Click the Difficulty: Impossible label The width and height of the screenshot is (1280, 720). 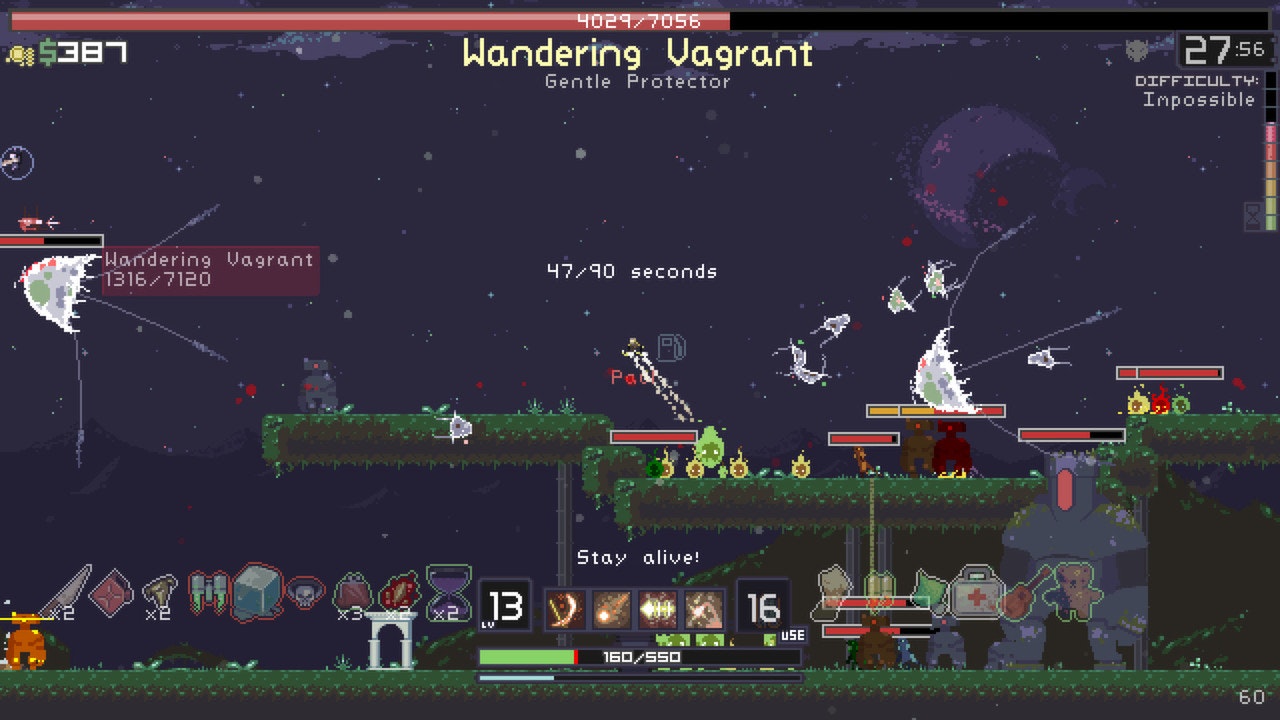1196,90
